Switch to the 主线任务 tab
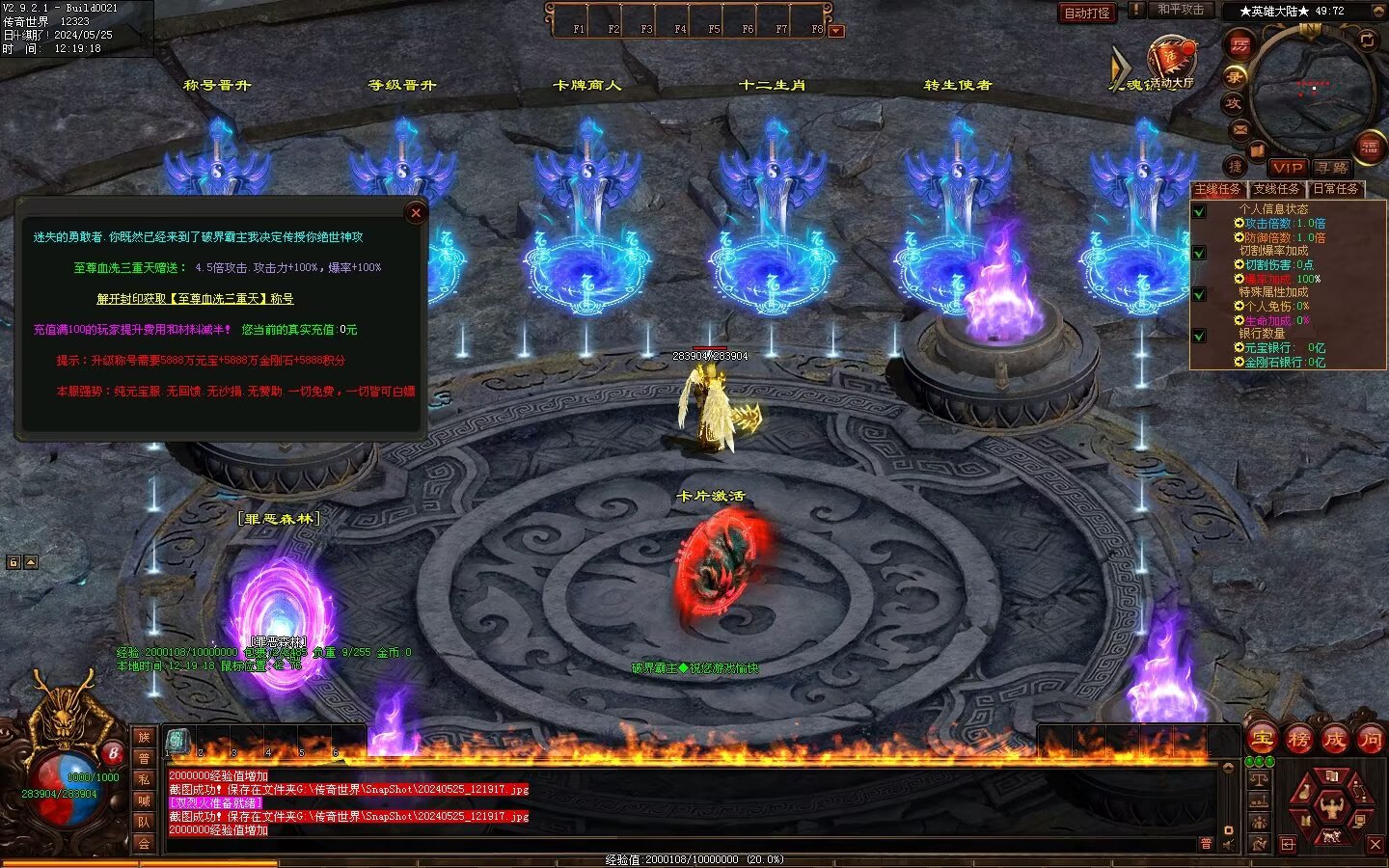This screenshot has height=868, width=1389. pos(1218,189)
